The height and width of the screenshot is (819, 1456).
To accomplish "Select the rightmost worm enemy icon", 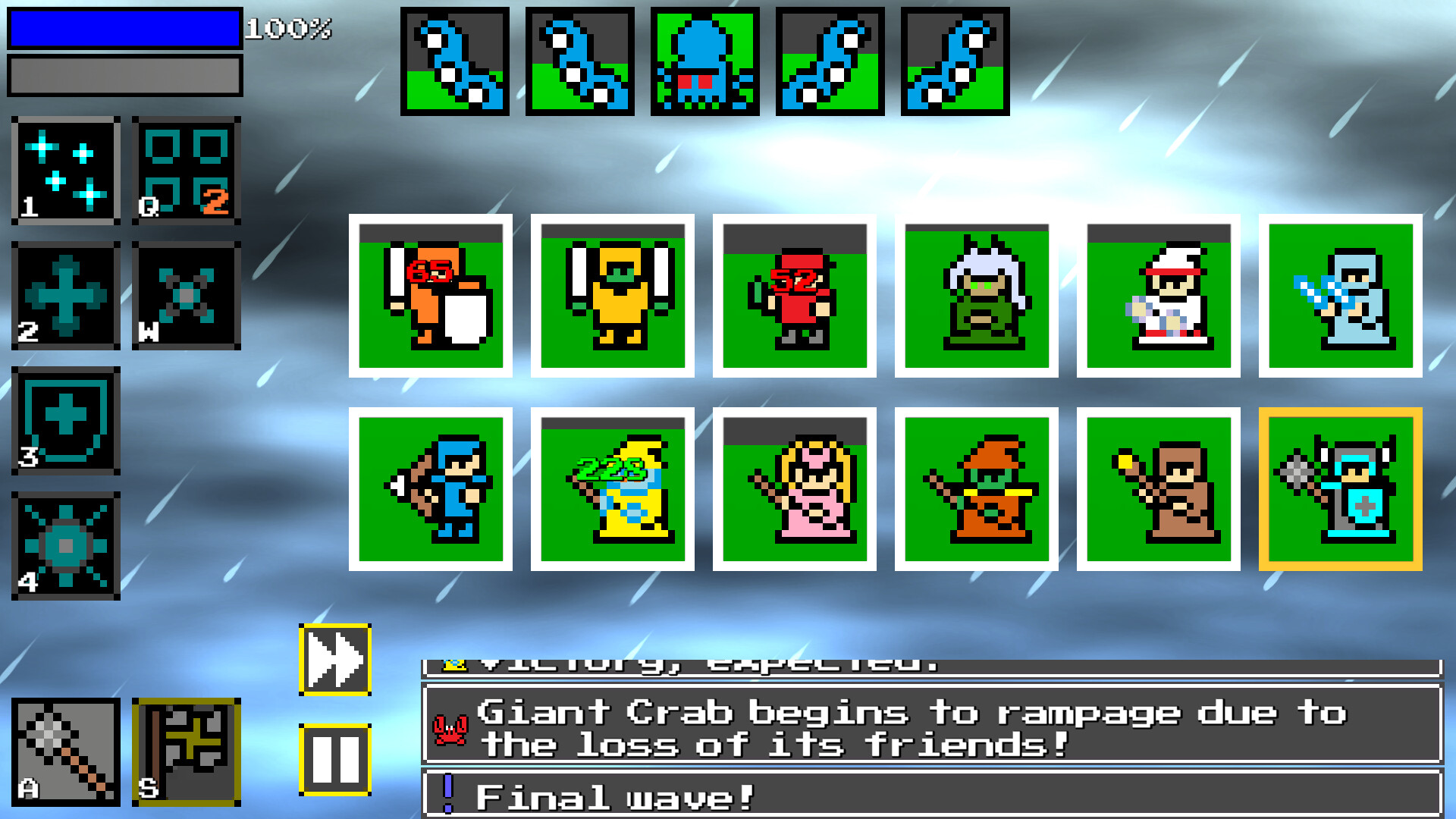I will point(956,61).
